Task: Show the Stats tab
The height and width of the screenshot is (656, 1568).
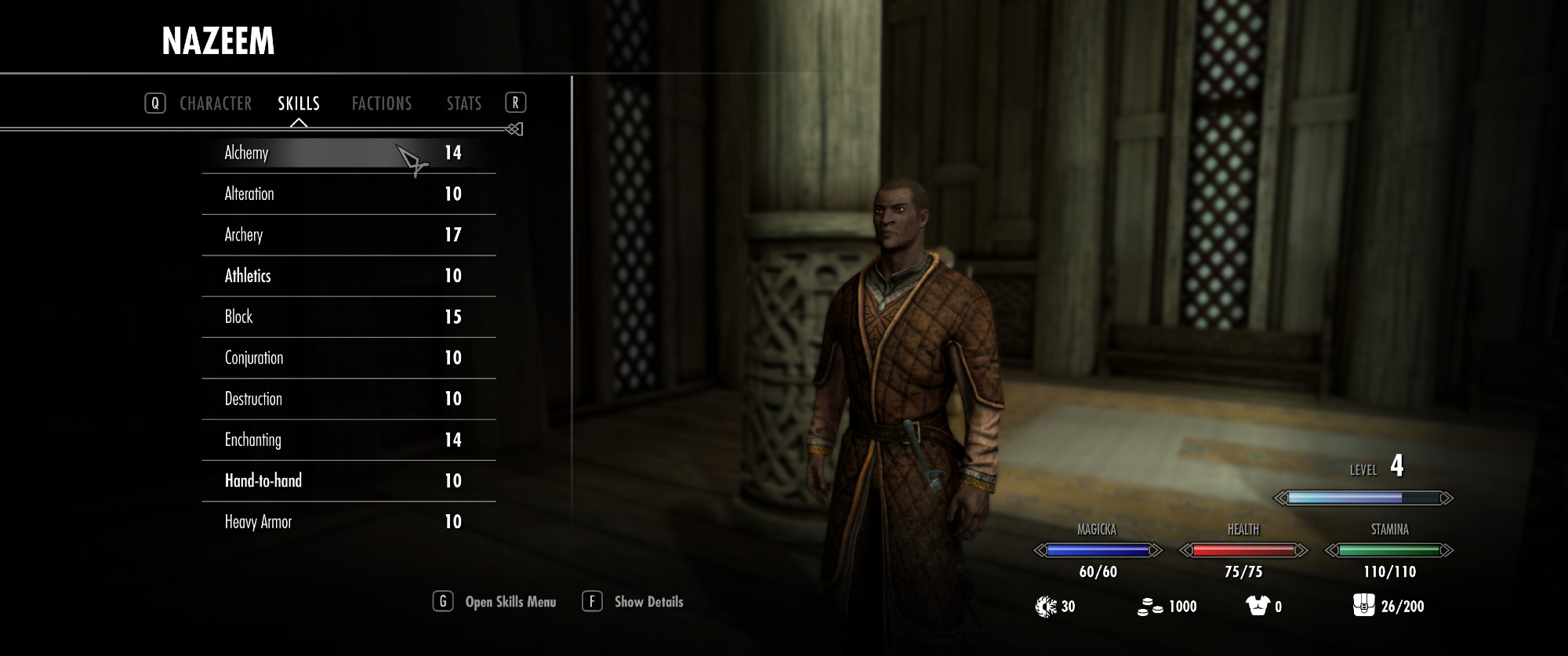Action: (x=464, y=103)
